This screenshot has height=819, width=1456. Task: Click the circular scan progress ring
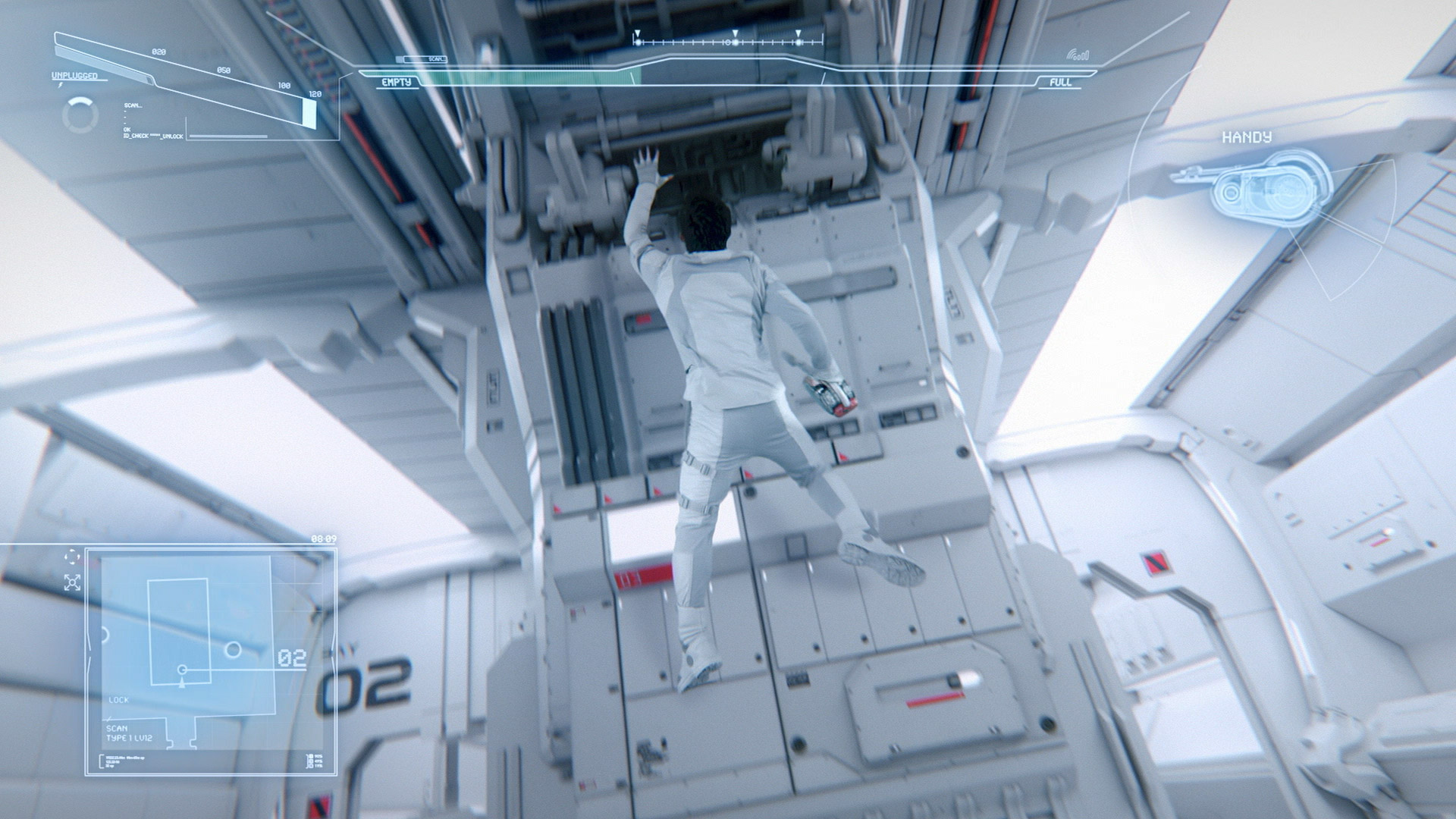point(80,115)
